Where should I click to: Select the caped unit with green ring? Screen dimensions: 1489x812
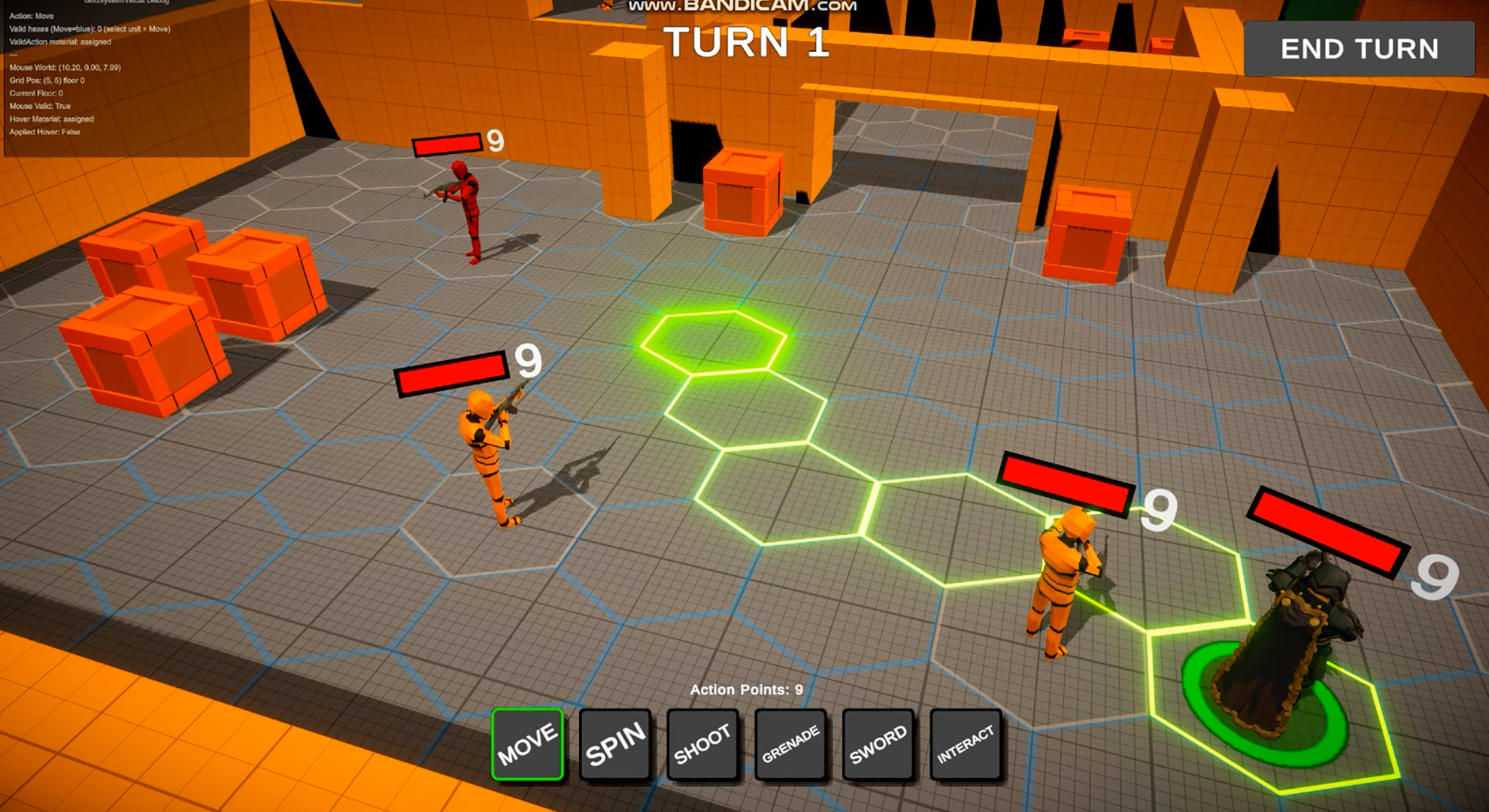point(1287,647)
